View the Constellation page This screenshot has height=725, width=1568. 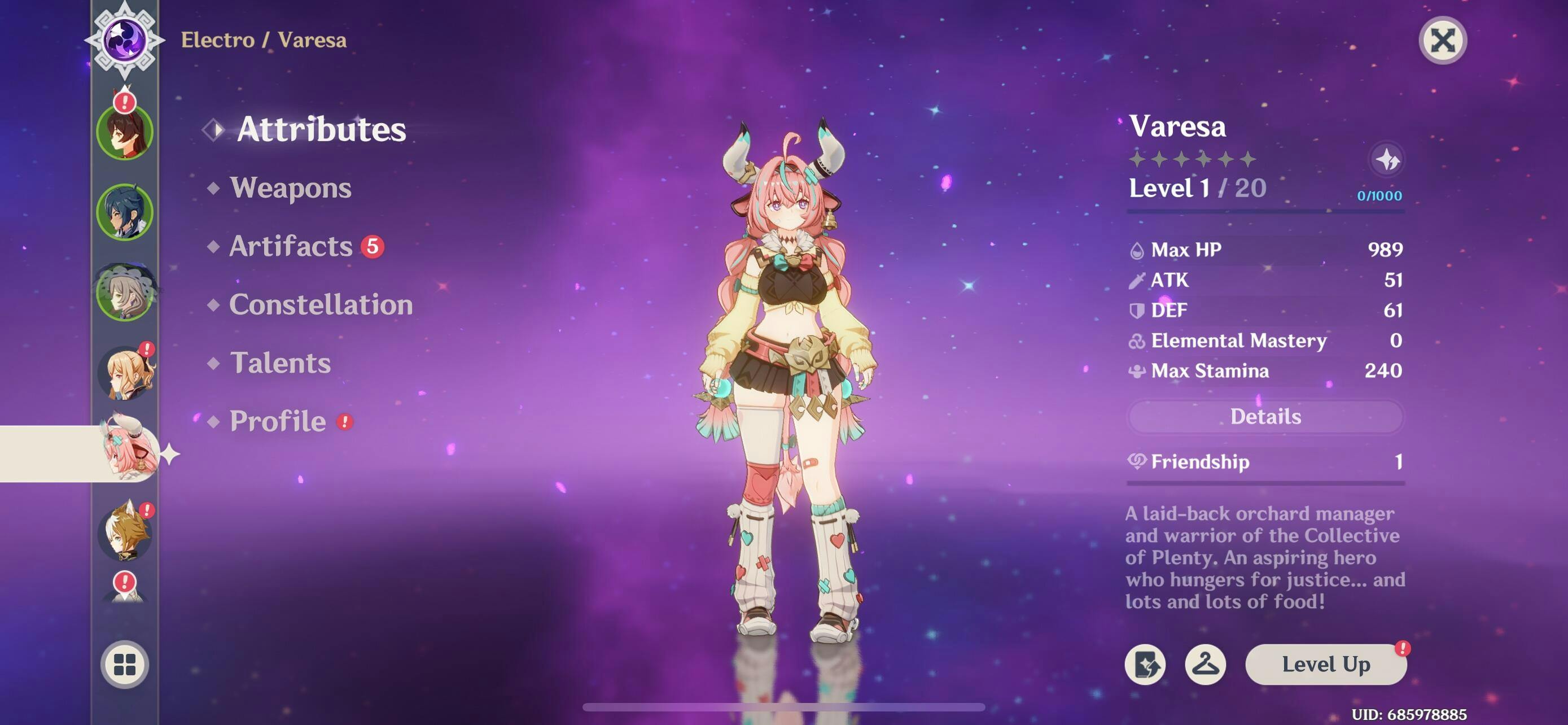coord(321,304)
